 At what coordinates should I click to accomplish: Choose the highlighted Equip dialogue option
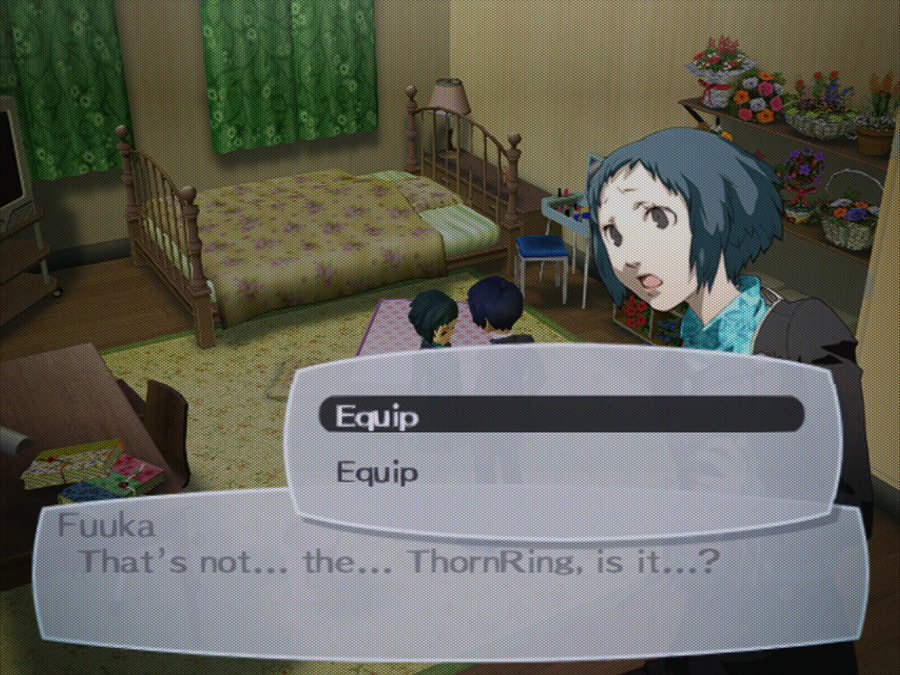tap(560, 415)
